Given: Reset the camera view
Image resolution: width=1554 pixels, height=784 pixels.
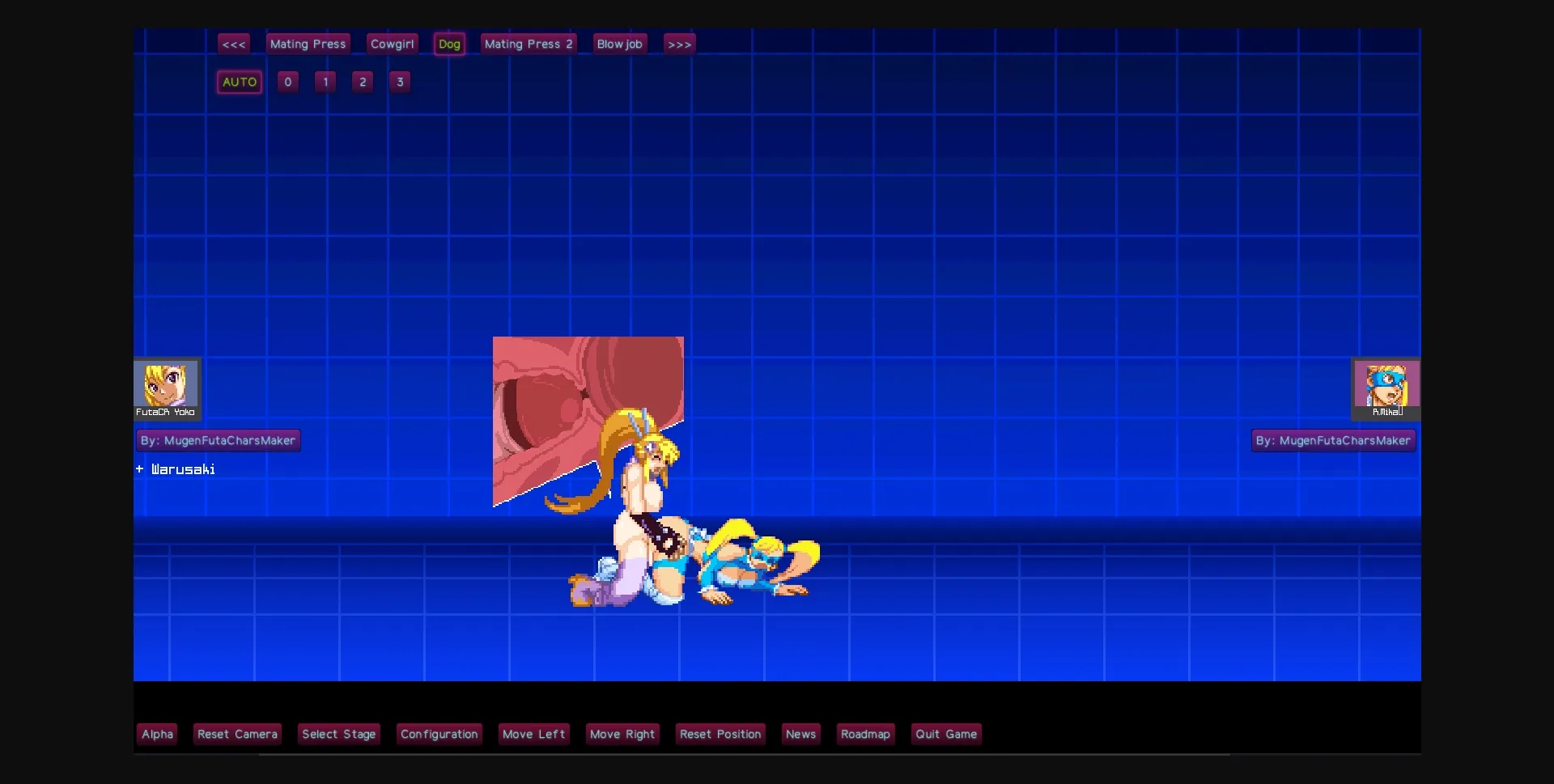Looking at the screenshot, I should (237, 734).
